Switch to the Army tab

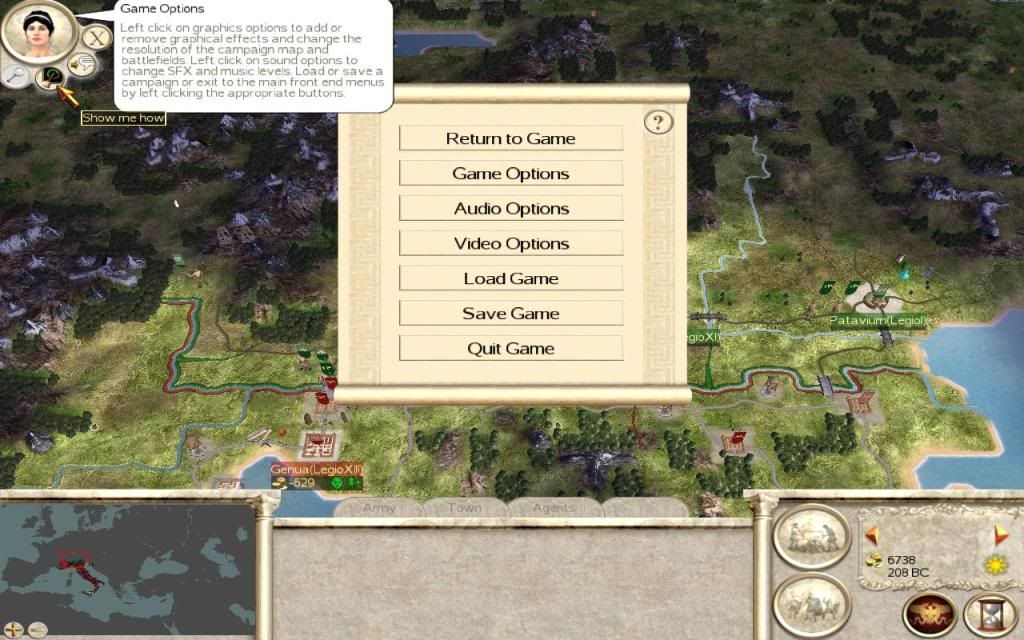point(379,508)
